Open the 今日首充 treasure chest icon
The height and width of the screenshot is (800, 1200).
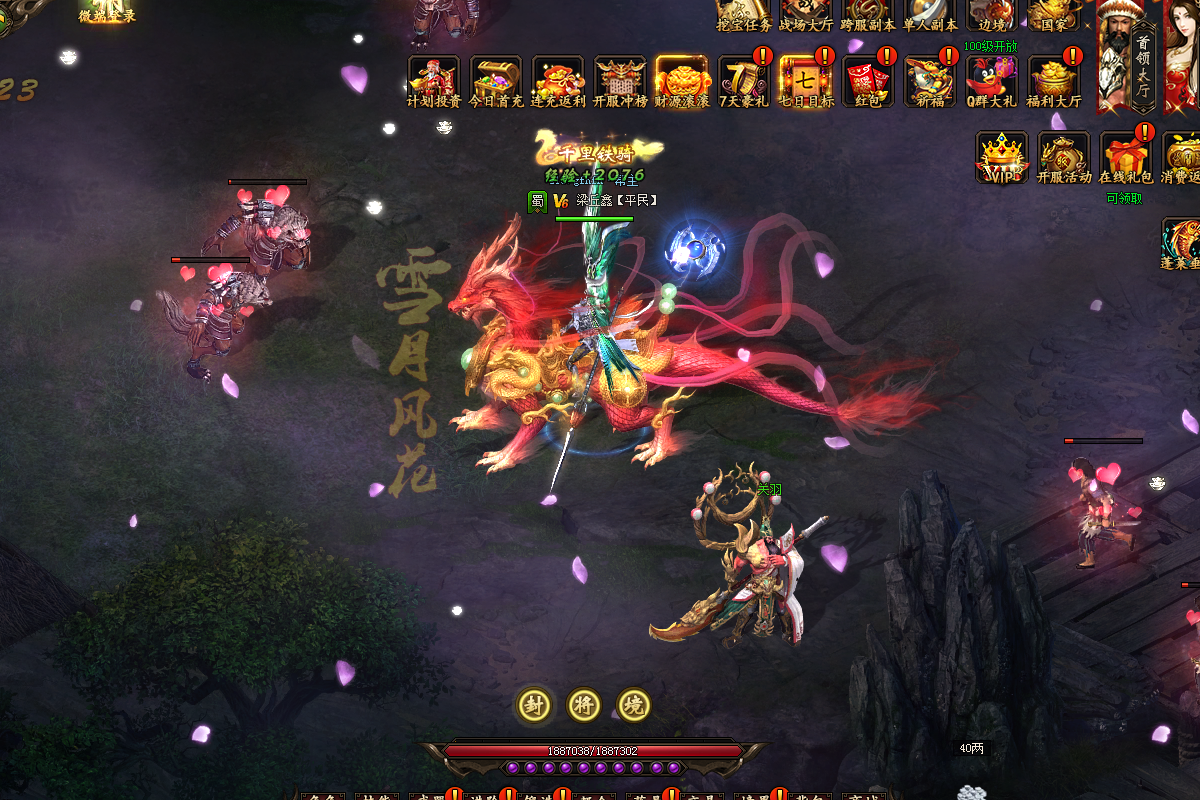[x=496, y=80]
